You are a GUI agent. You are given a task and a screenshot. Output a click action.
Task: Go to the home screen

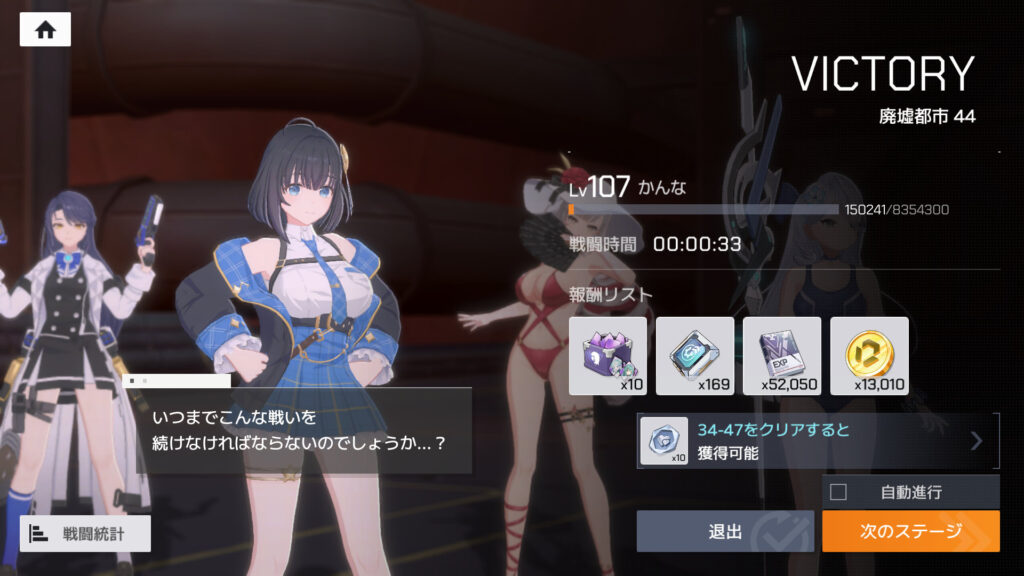[x=45, y=30]
